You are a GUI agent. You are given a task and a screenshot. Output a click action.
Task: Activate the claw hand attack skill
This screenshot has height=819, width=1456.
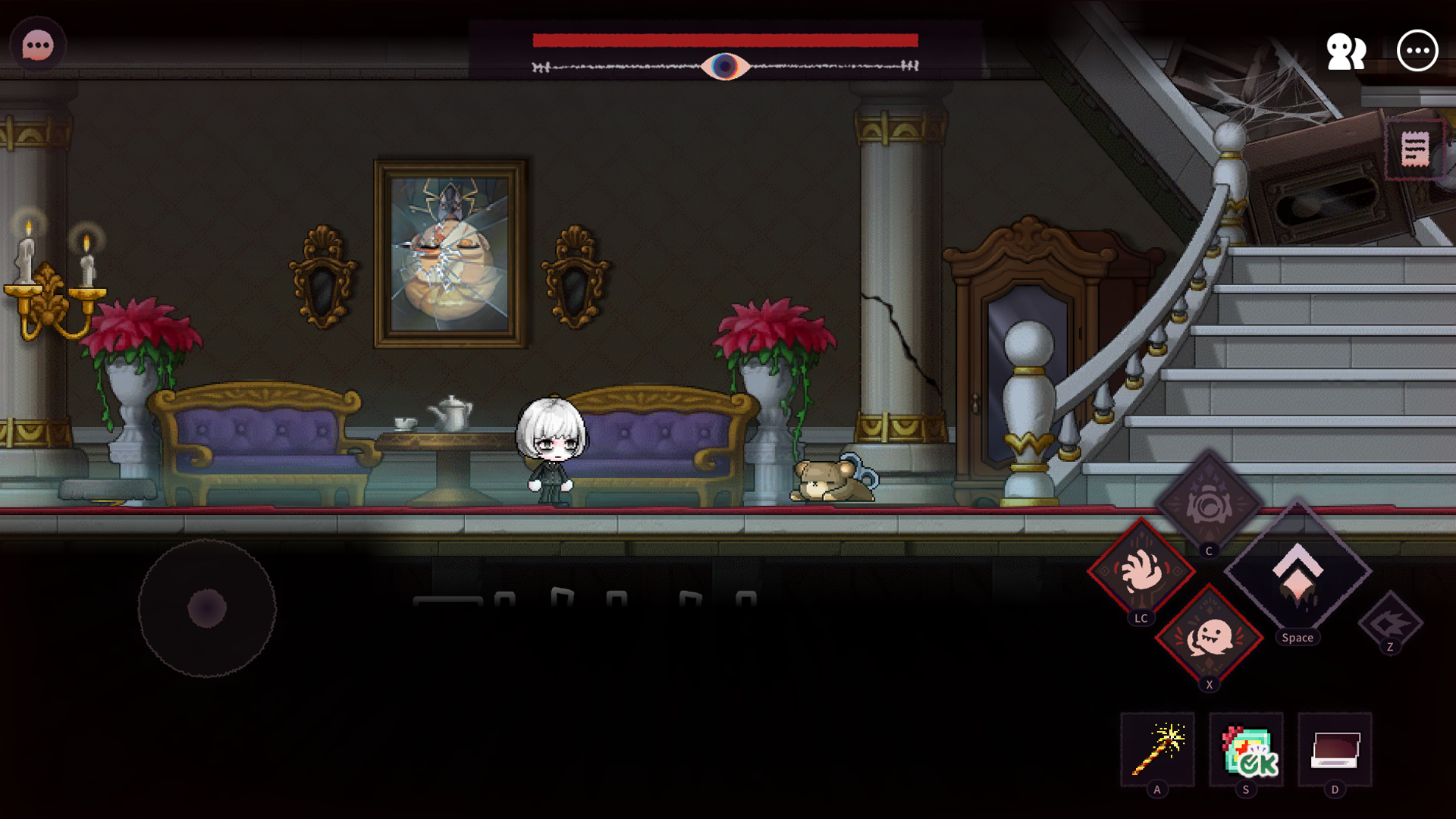click(1141, 571)
